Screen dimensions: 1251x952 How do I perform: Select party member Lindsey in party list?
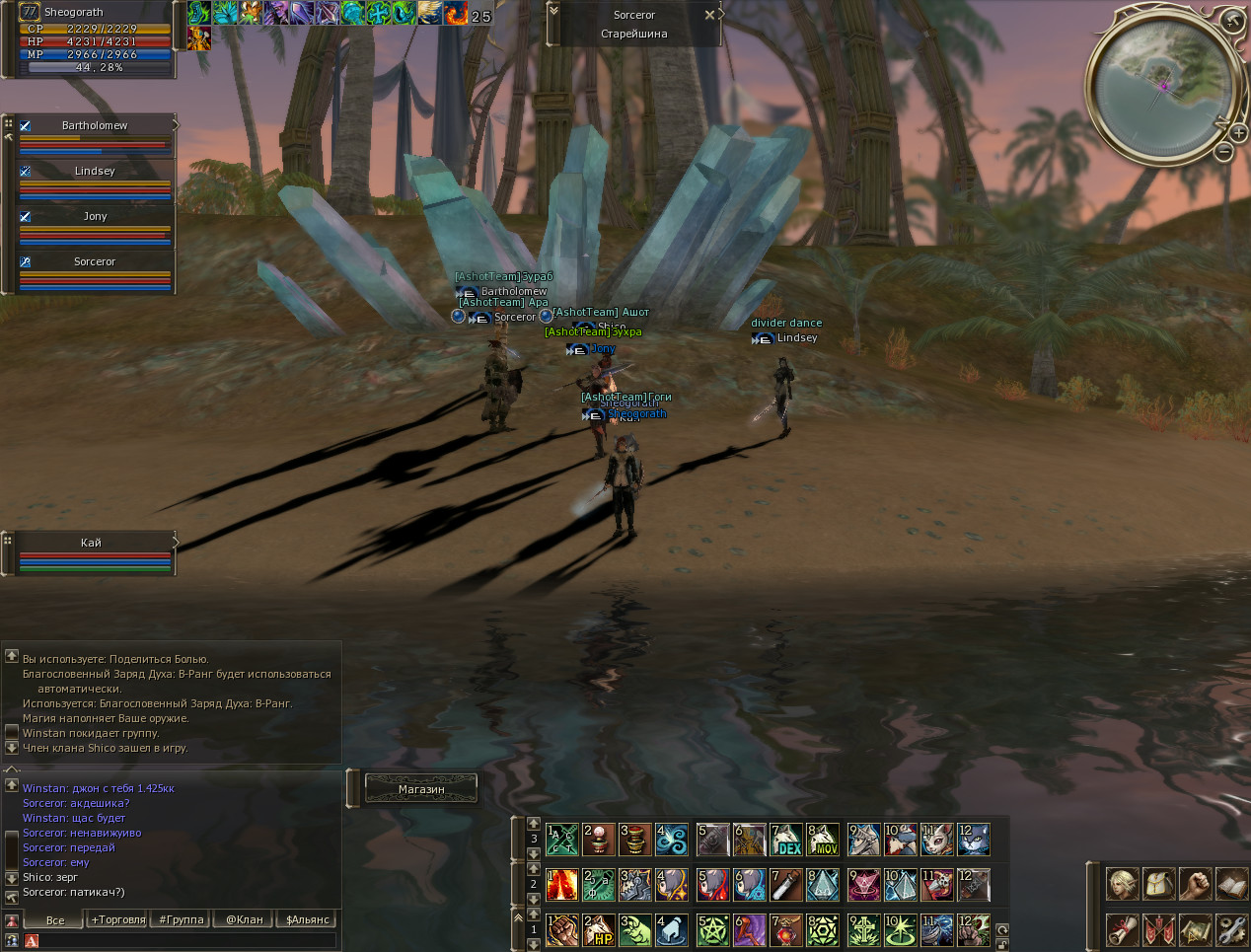point(95,171)
